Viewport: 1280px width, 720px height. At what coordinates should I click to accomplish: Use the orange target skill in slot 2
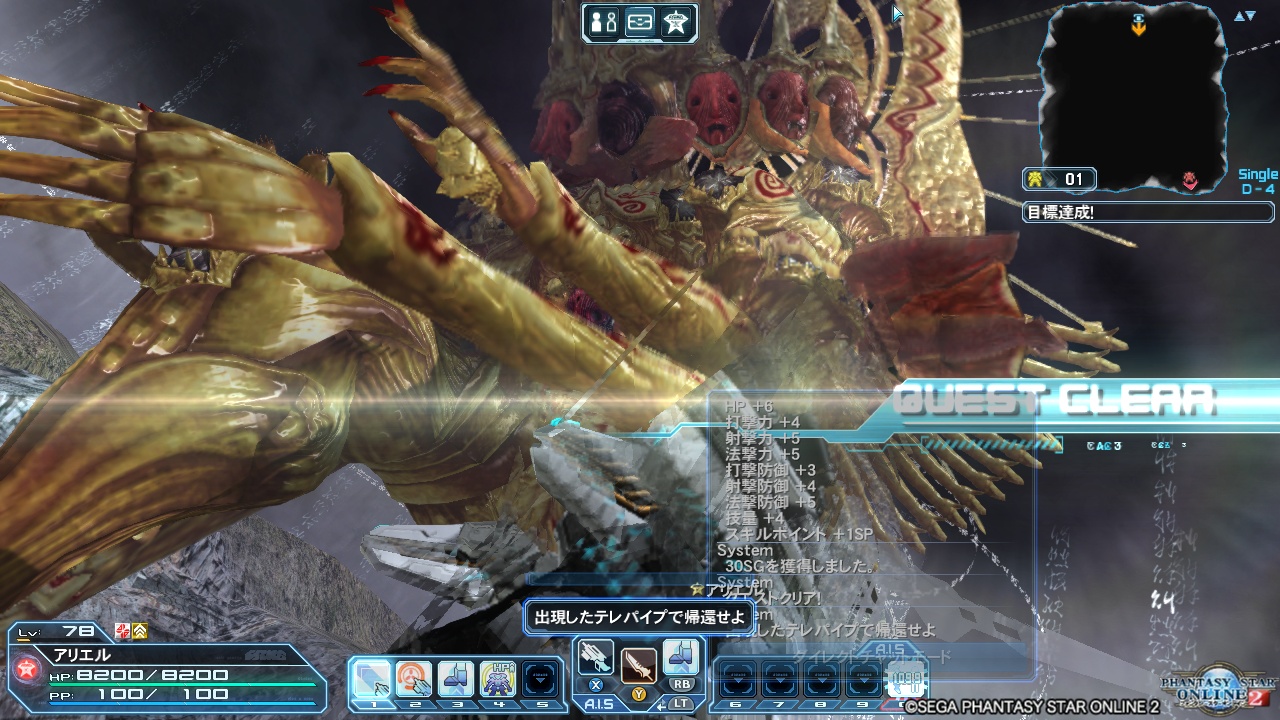pyautogui.click(x=414, y=679)
